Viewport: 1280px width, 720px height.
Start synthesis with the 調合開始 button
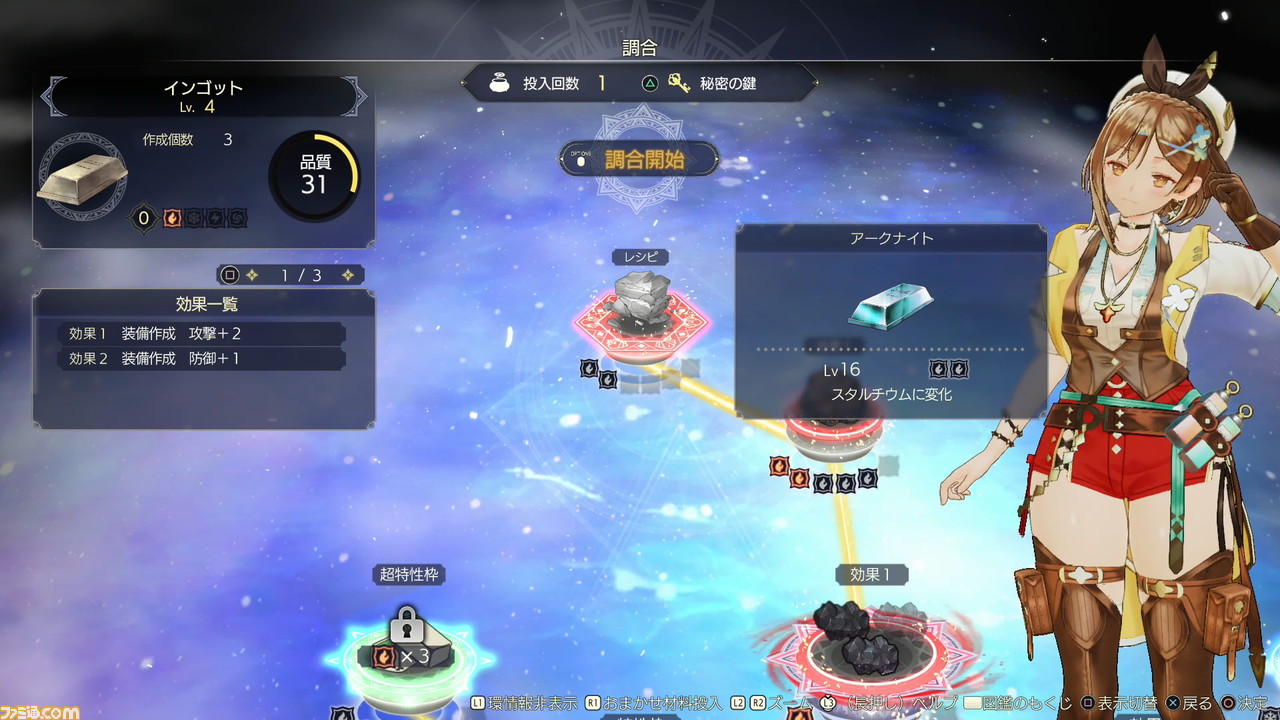point(639,159)
